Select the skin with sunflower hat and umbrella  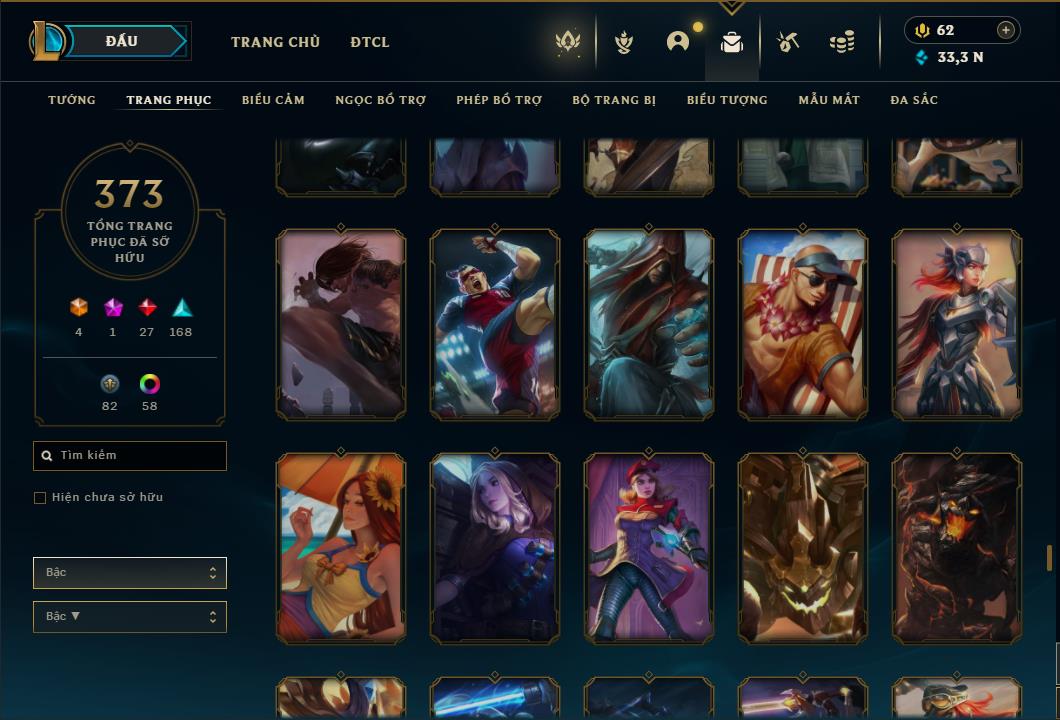click(341, 548)
